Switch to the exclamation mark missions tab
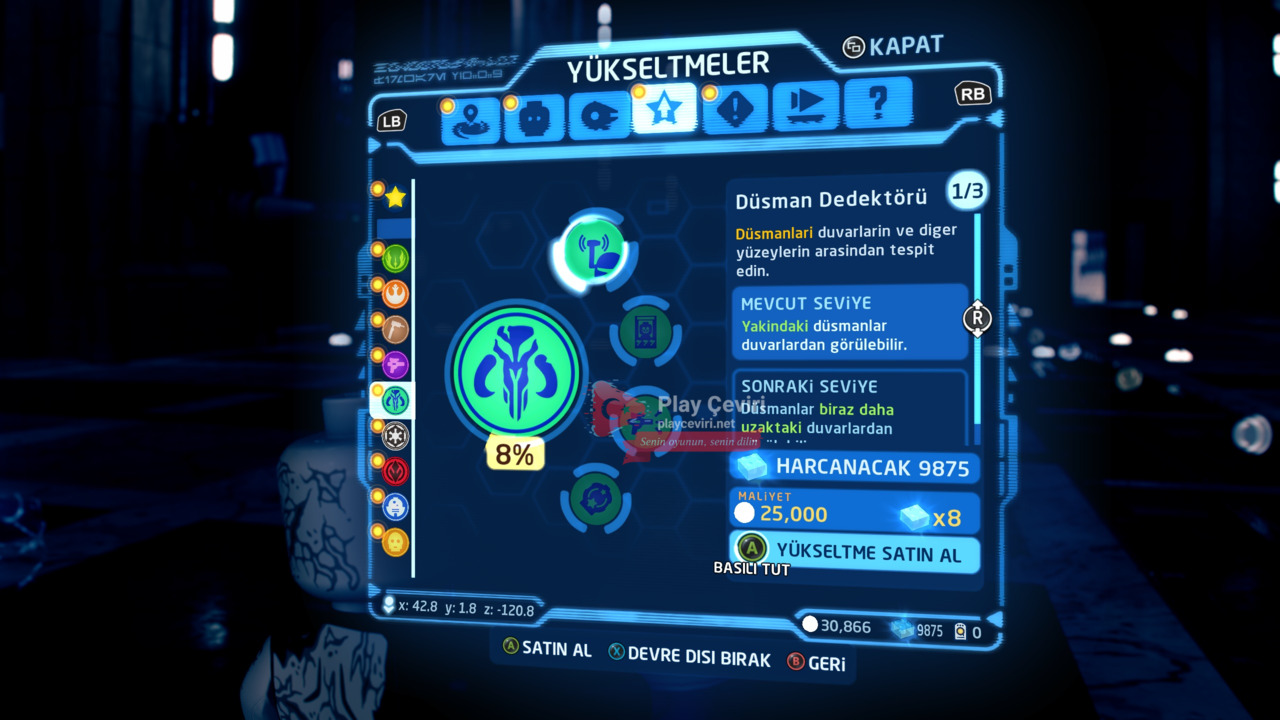The image size is (1280, 720). 734,109
